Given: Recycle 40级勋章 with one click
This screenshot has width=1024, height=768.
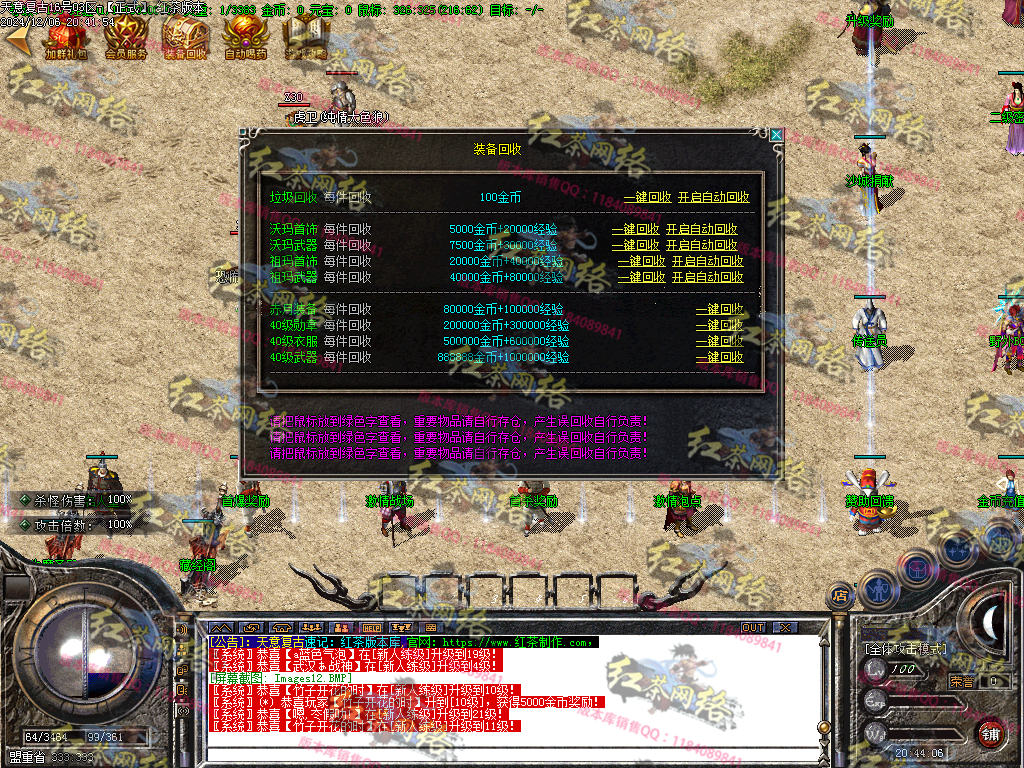Looking at the screenshot, I should 719,326.
